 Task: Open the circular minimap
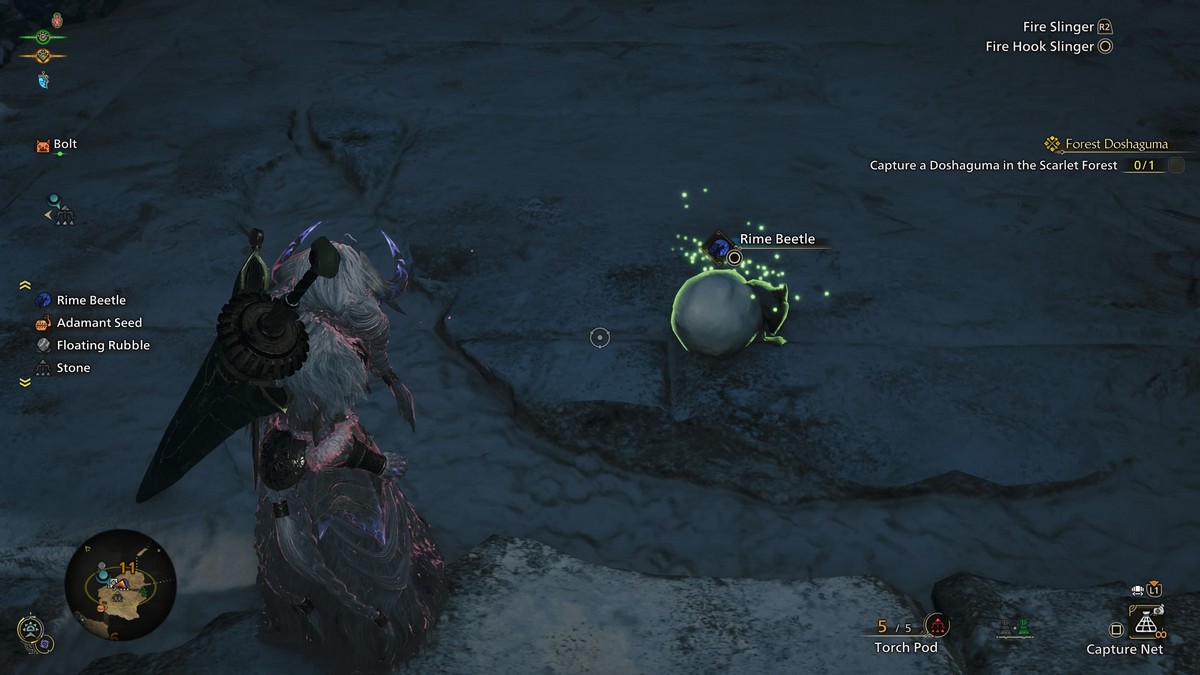click(x=120, y=585)
